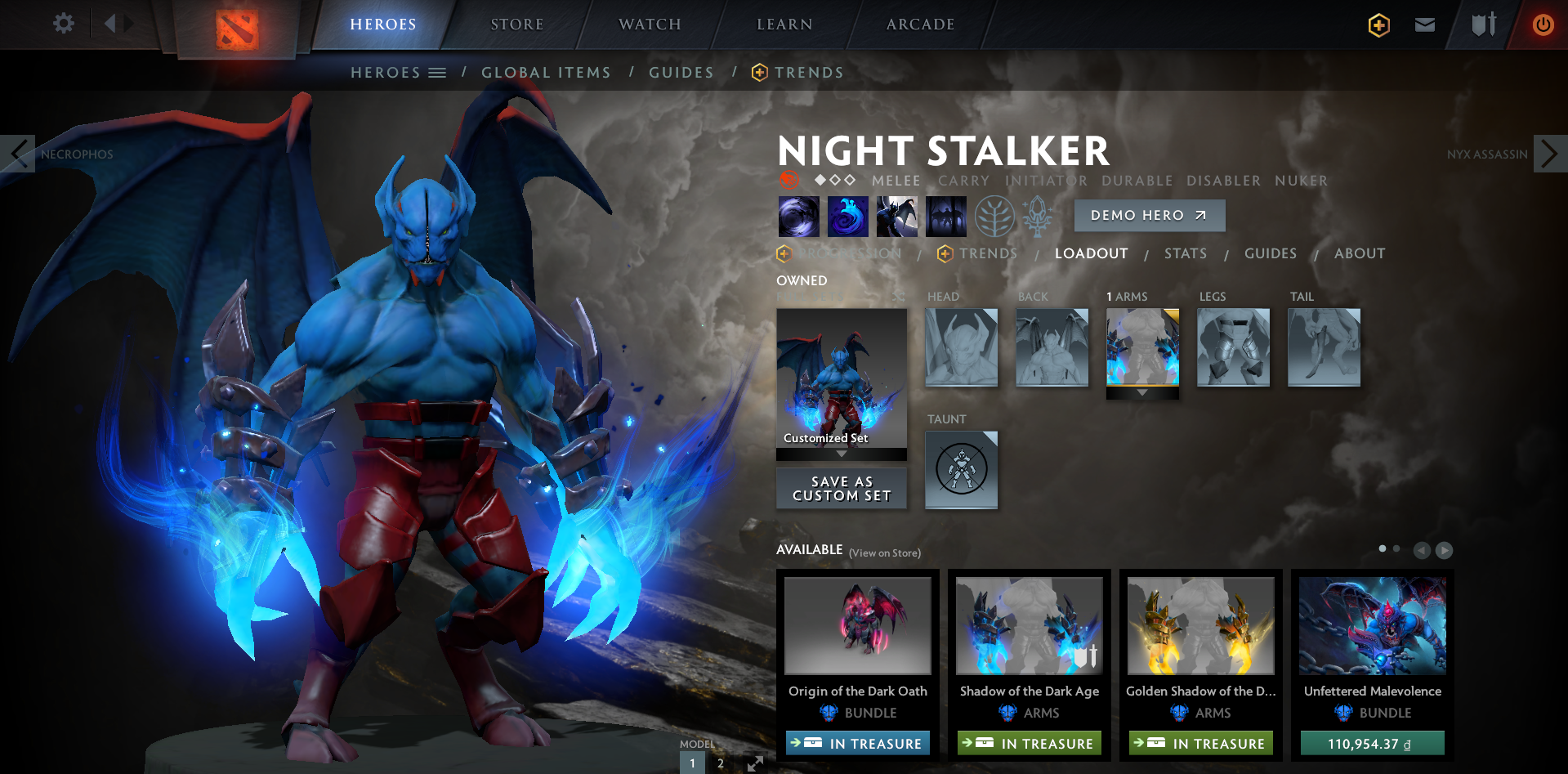The height and width of the screenshot is (774, 1568).
Task: Select the Void ability icon
Action: coord(798,216)
